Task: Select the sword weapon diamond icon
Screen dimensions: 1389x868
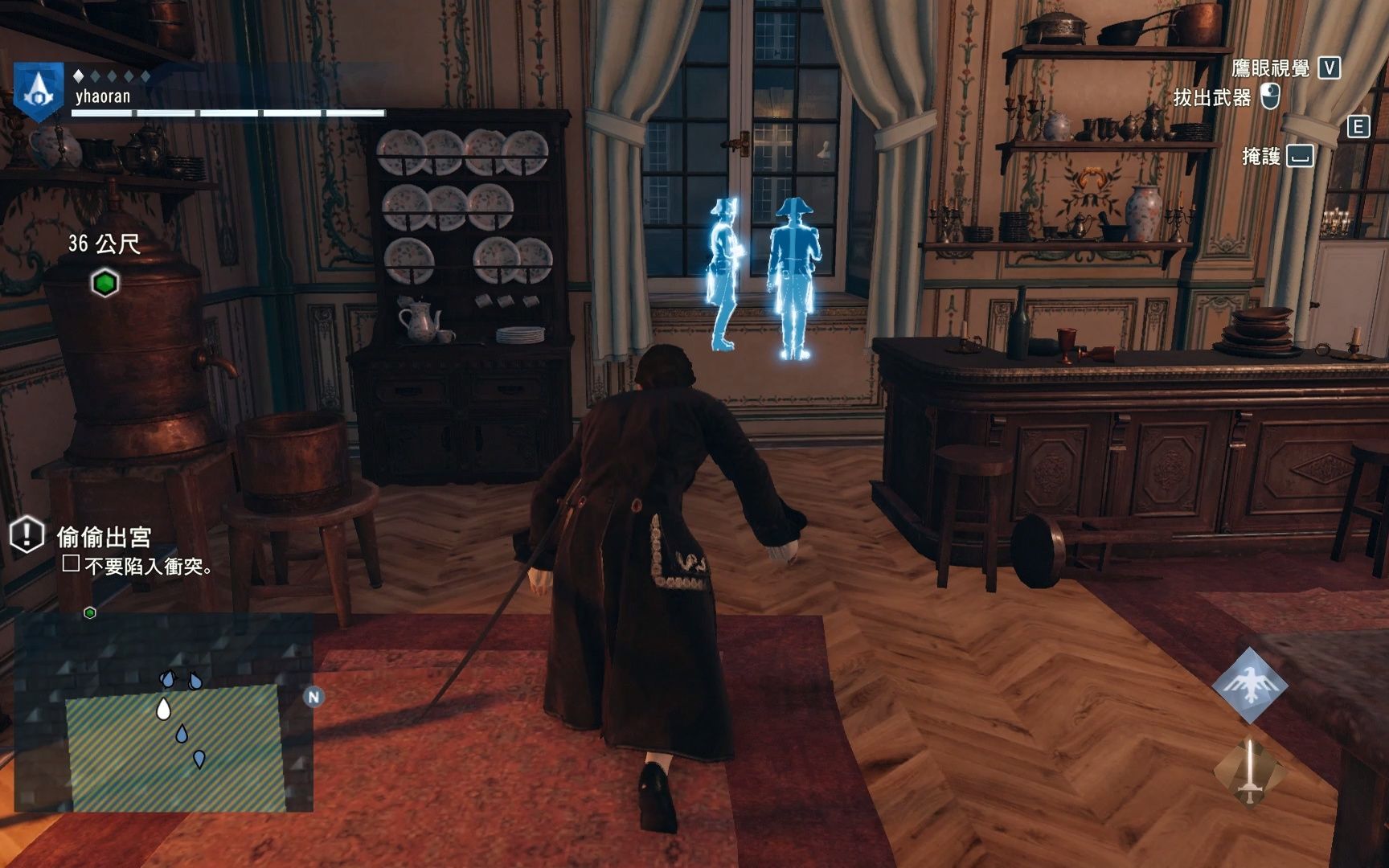Action: [1249, 772]
